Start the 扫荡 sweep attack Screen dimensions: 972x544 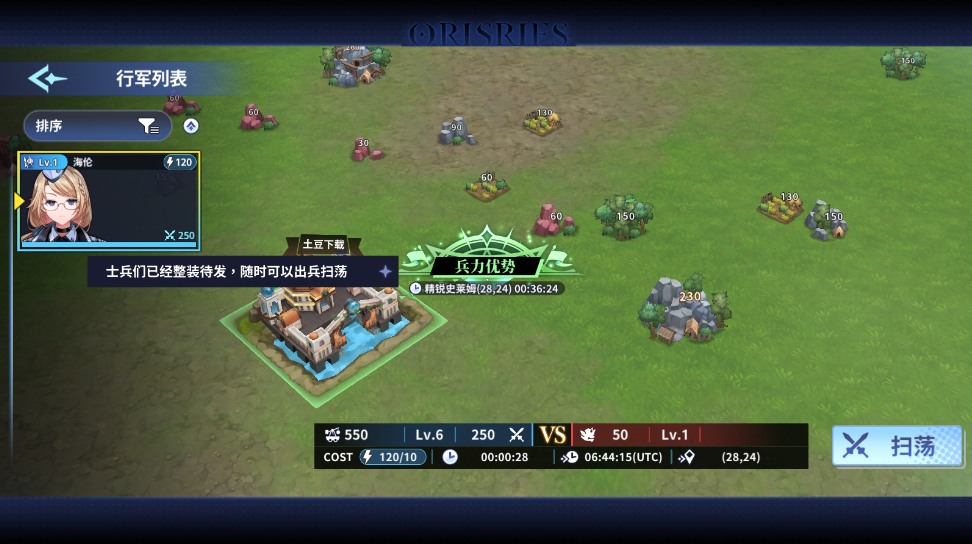[x=896, y=446]
